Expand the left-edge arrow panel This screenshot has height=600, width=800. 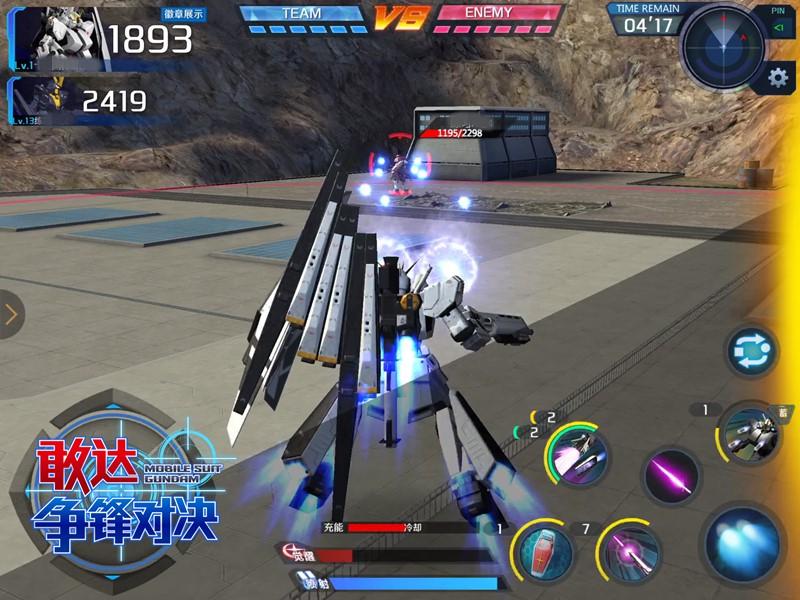point(11,315)
